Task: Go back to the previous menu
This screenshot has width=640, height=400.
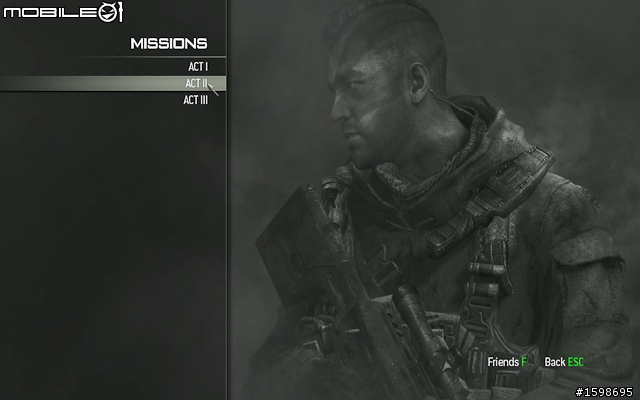Action: pyautogui.click(x=564, y=361)
